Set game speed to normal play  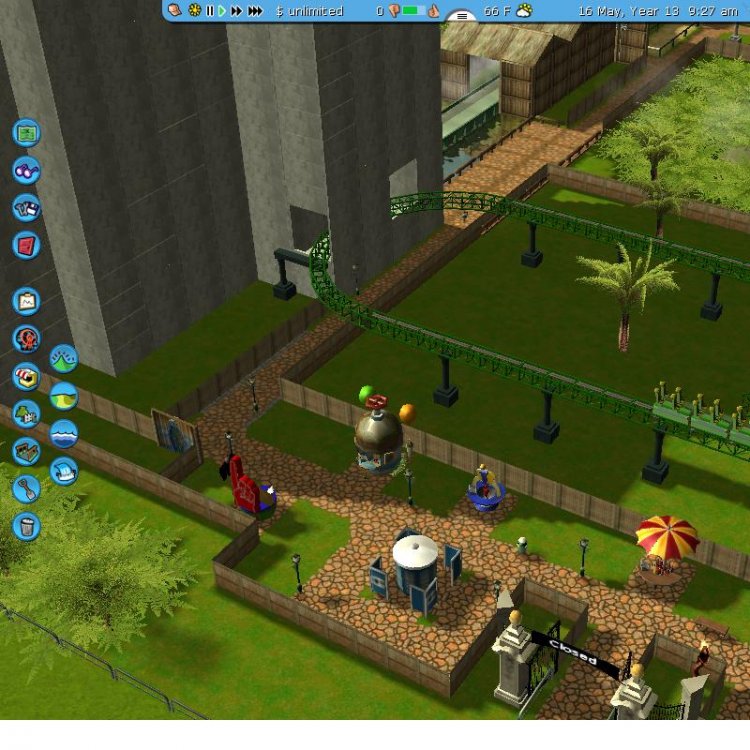pyautogui.click(x=222, y=11)
